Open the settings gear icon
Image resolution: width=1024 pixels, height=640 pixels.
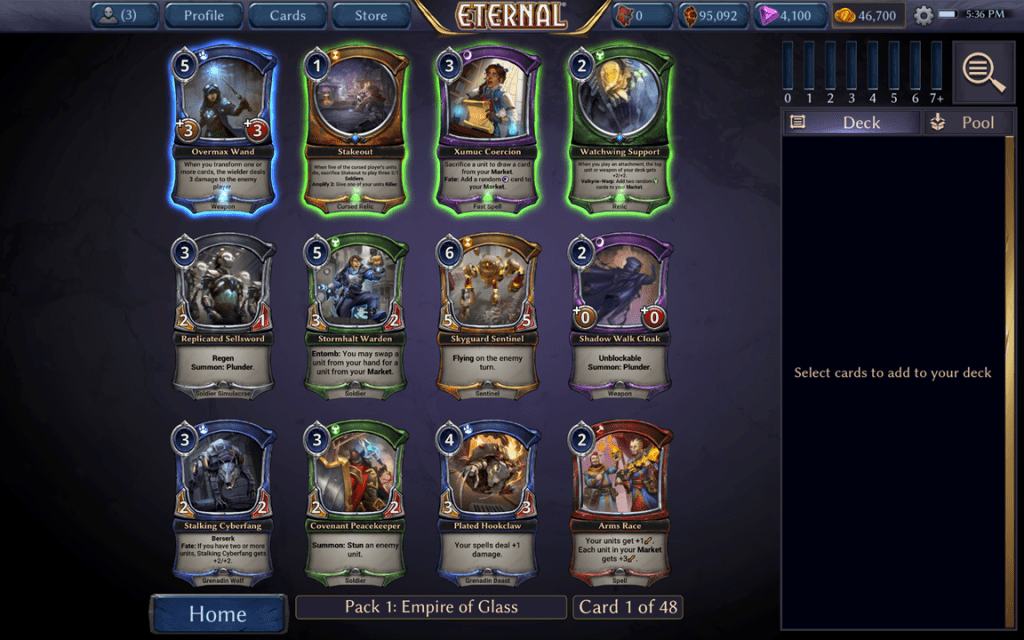(923, 16)
